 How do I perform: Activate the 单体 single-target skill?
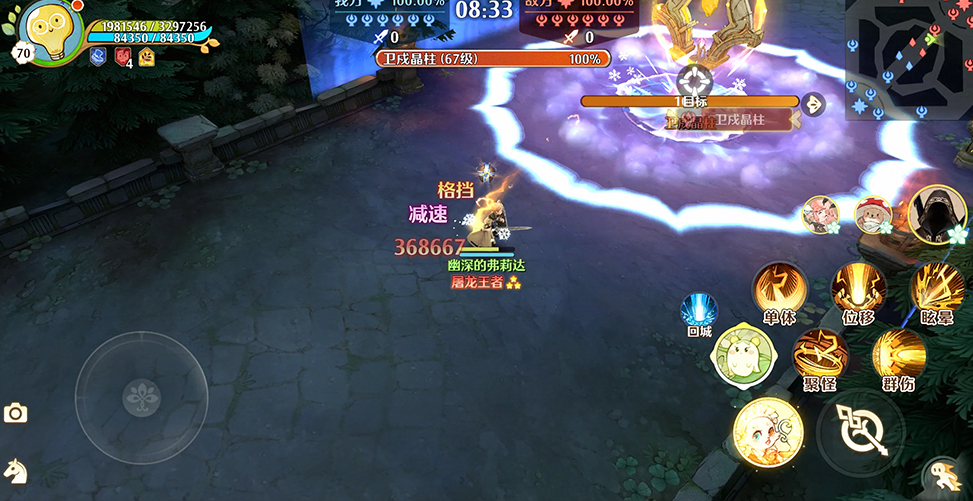(779, 289)
